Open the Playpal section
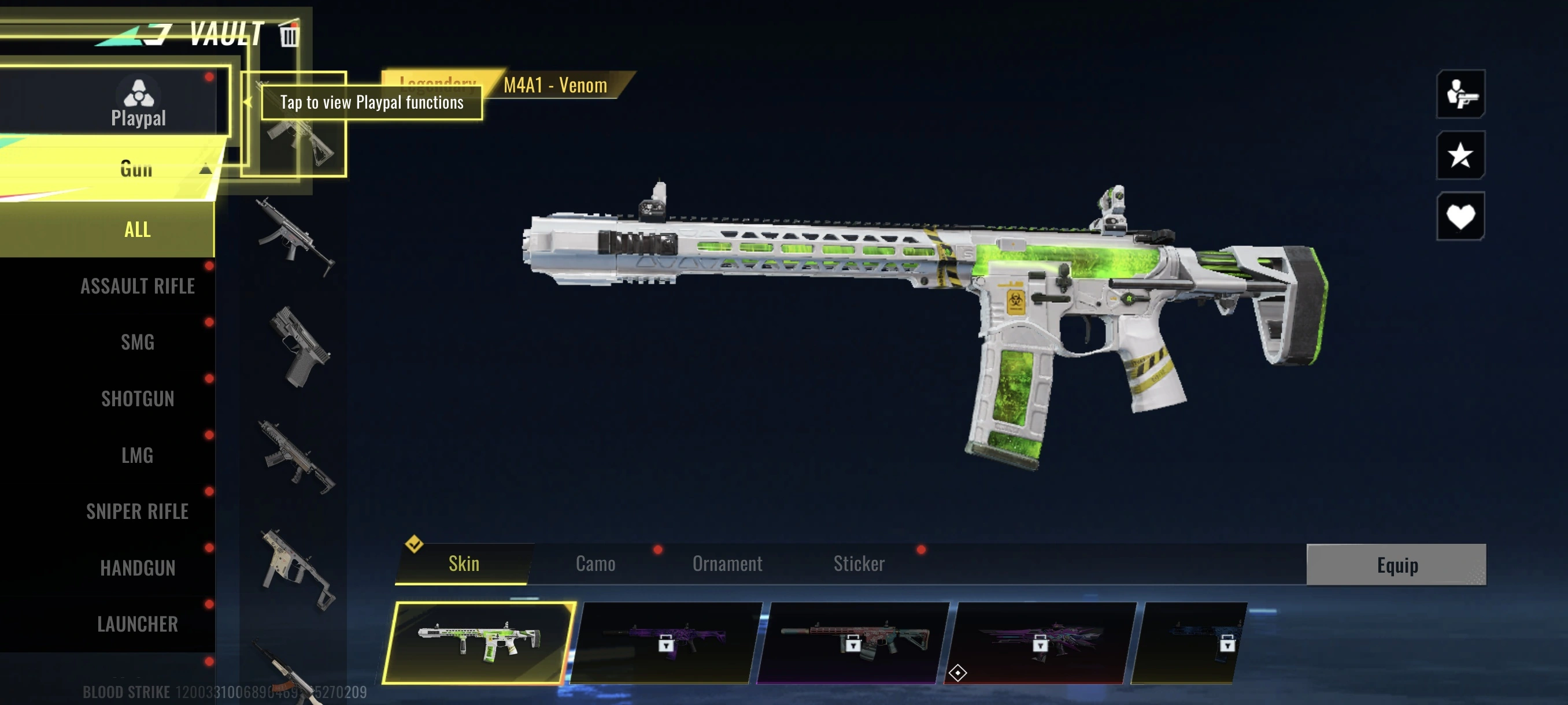This screenshot has height=705, width=1568. pyautogui.click(x=138, y=102)
